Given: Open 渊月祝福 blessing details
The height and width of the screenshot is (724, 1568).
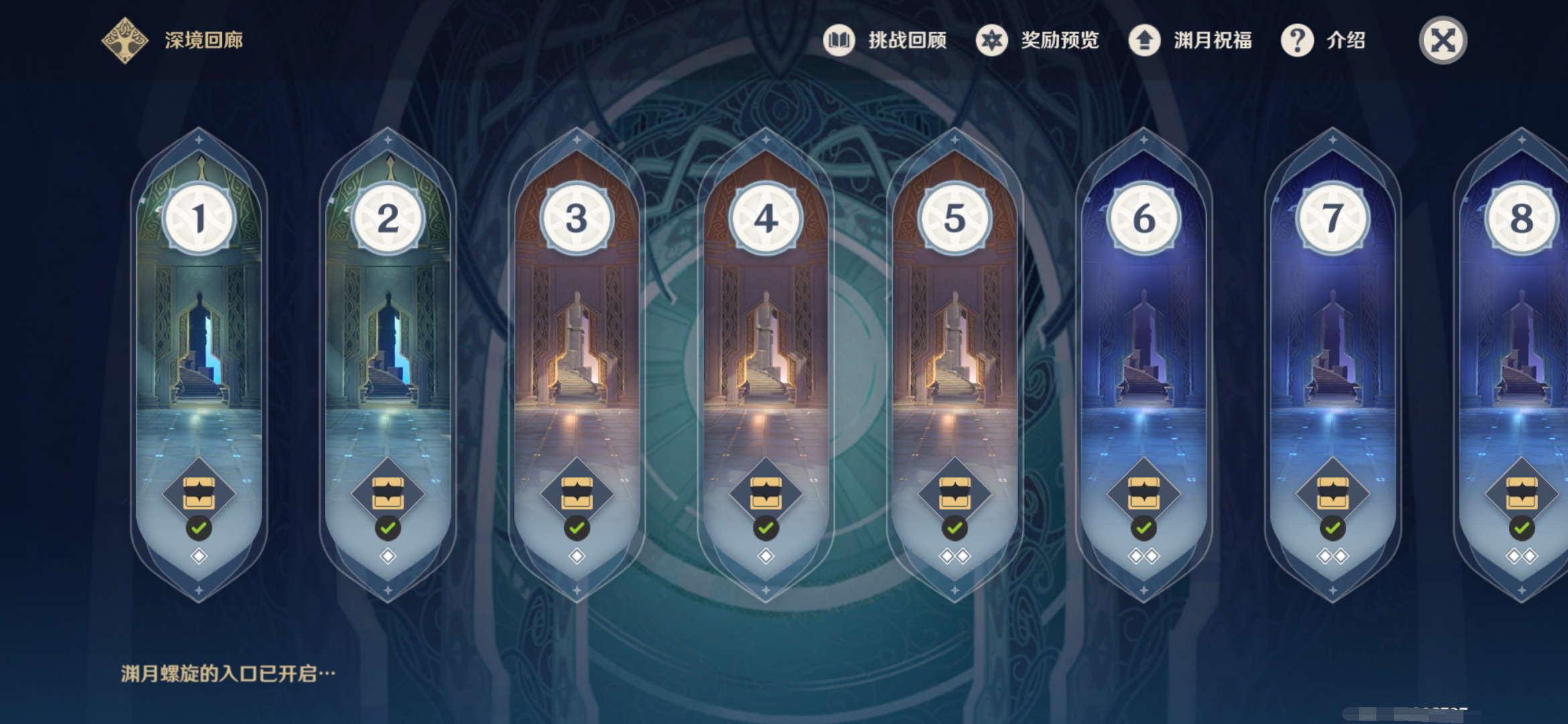Looking at the screenshot, I should coord(1190,40).
